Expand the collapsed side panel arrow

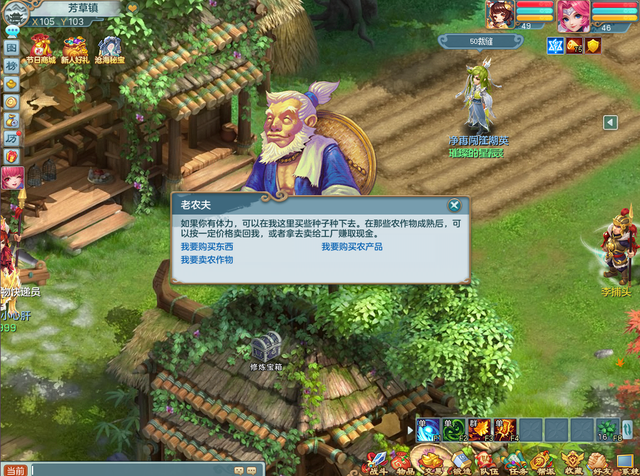coord(610,122)
